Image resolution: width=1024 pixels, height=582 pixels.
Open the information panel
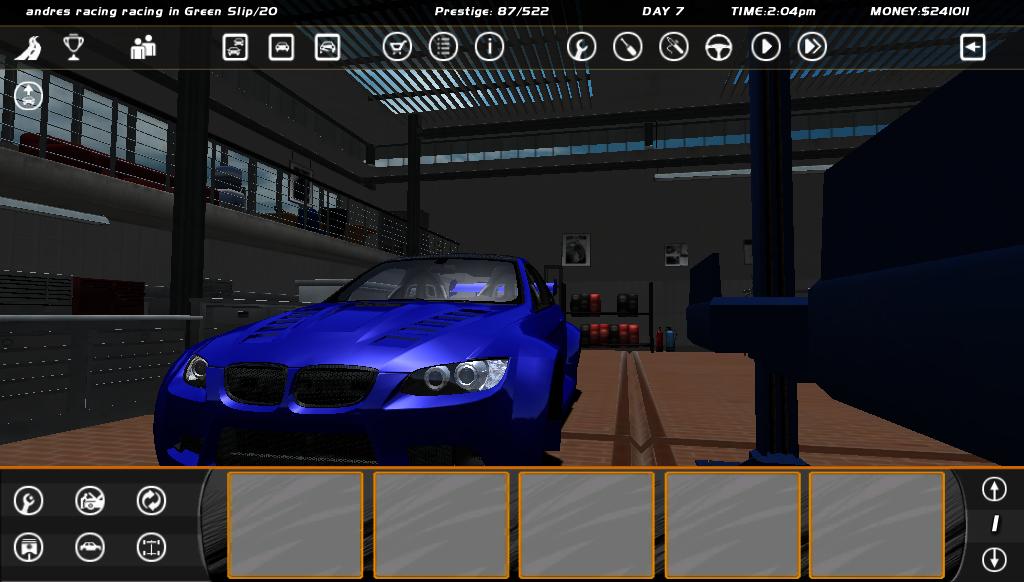tap(489, 47)
